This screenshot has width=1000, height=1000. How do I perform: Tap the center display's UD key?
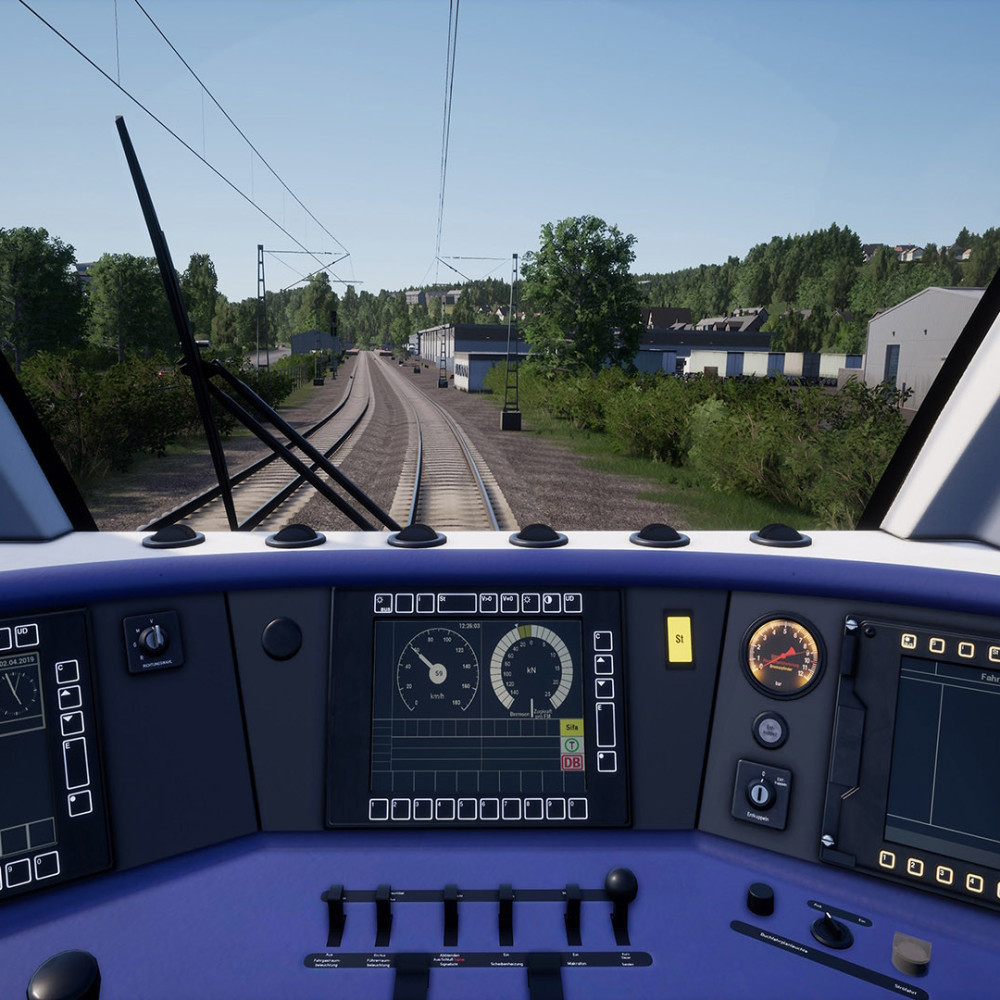tap(572, 603)
